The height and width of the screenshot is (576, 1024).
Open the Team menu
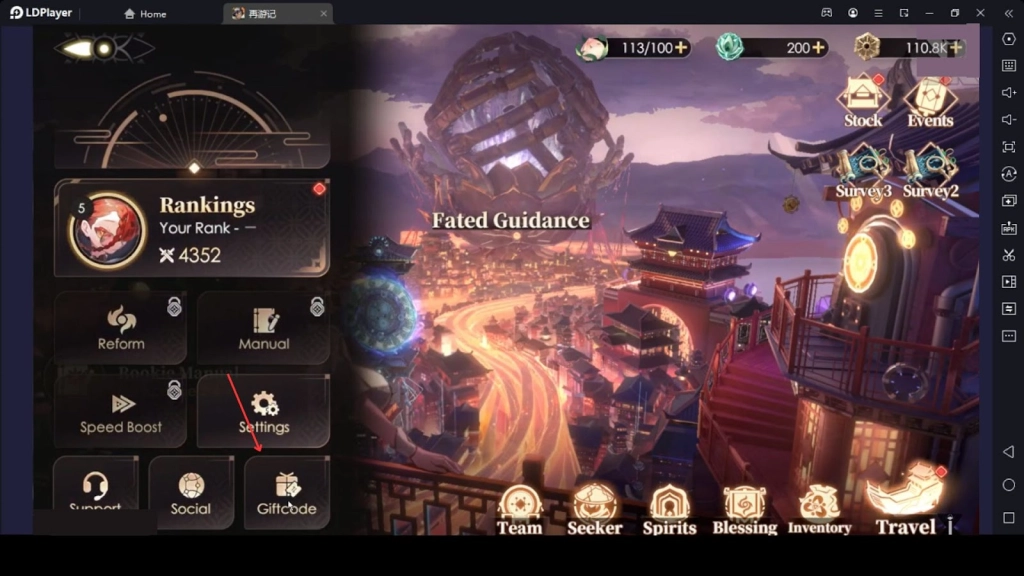click(x=520, y=509)
